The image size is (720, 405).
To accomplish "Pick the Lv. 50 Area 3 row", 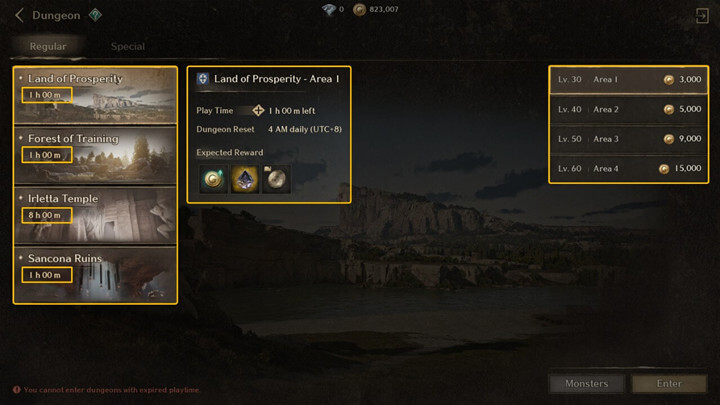I will pyautogui.click(x=629, y=139).
